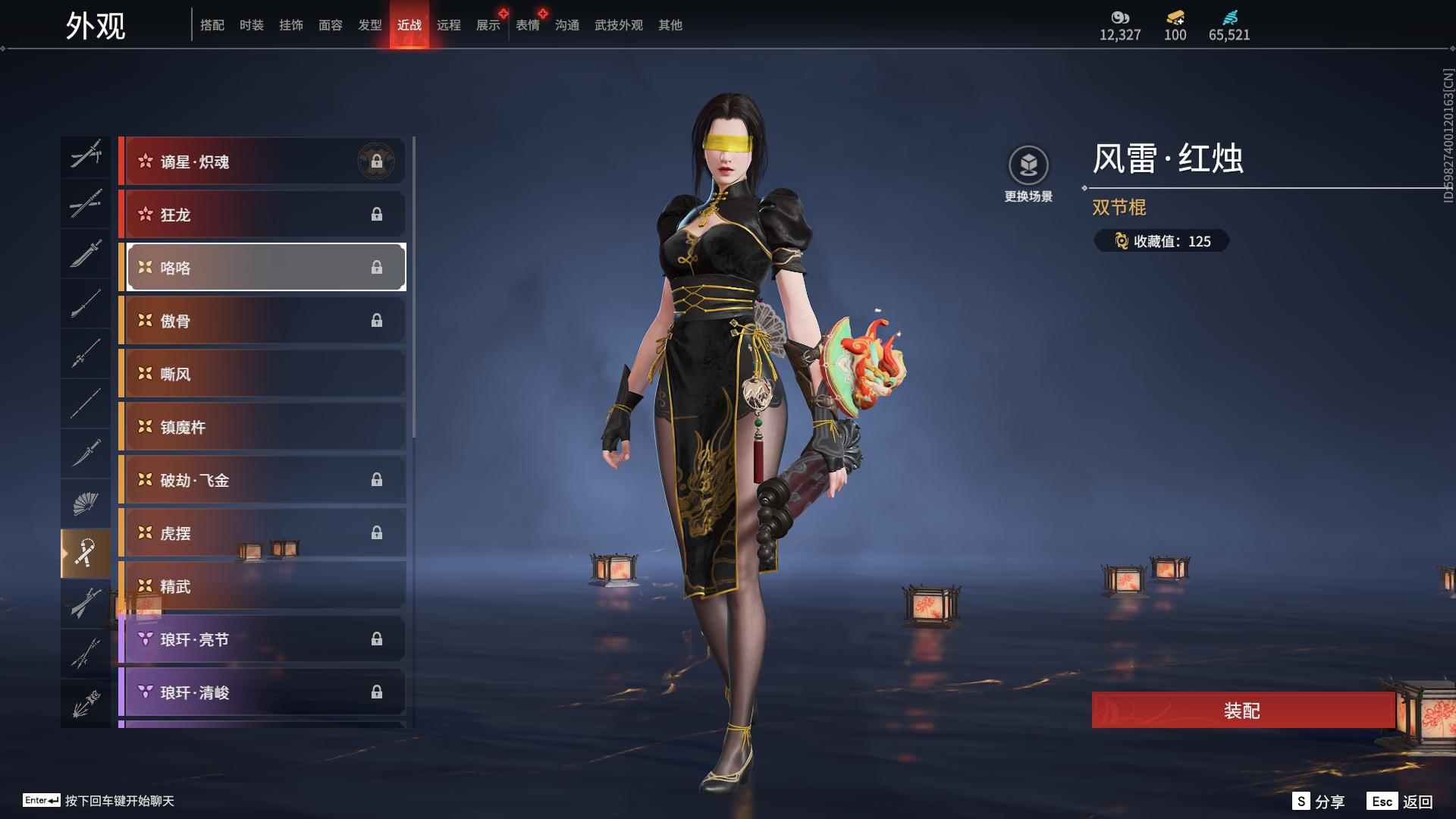Select the 嘶风 weapon skin
This screenshot has width=1456, height=819.
(x=262, y=374)
